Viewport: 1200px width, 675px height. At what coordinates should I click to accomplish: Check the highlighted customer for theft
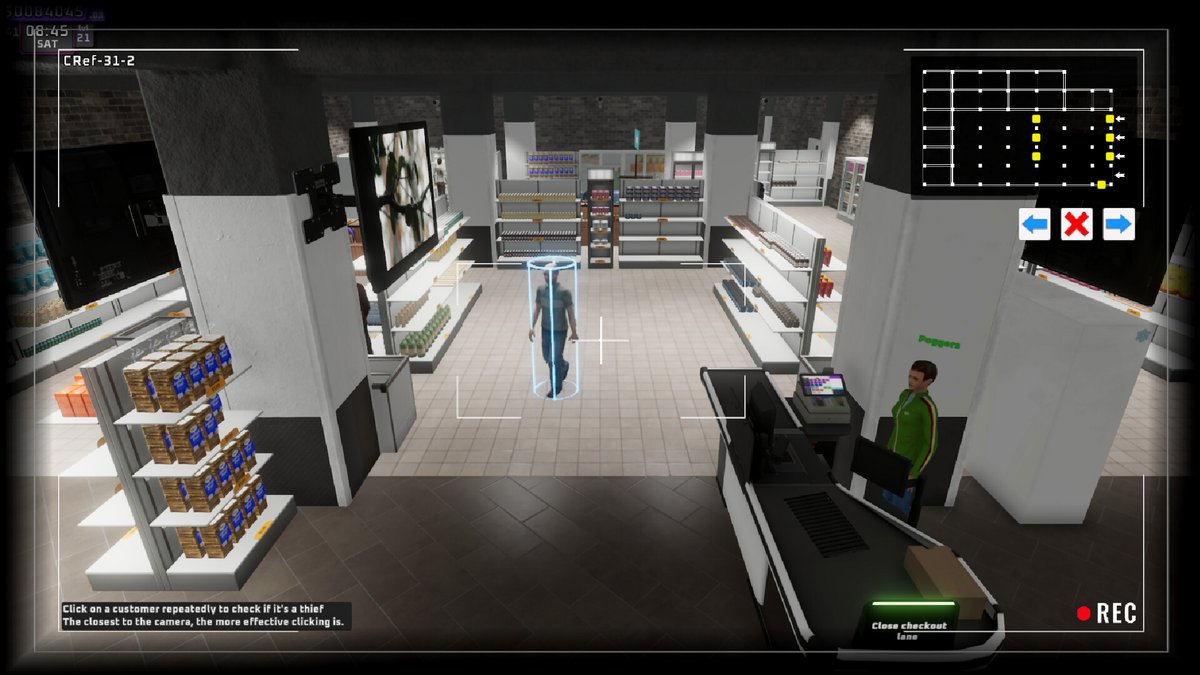[x=553, y=325]
